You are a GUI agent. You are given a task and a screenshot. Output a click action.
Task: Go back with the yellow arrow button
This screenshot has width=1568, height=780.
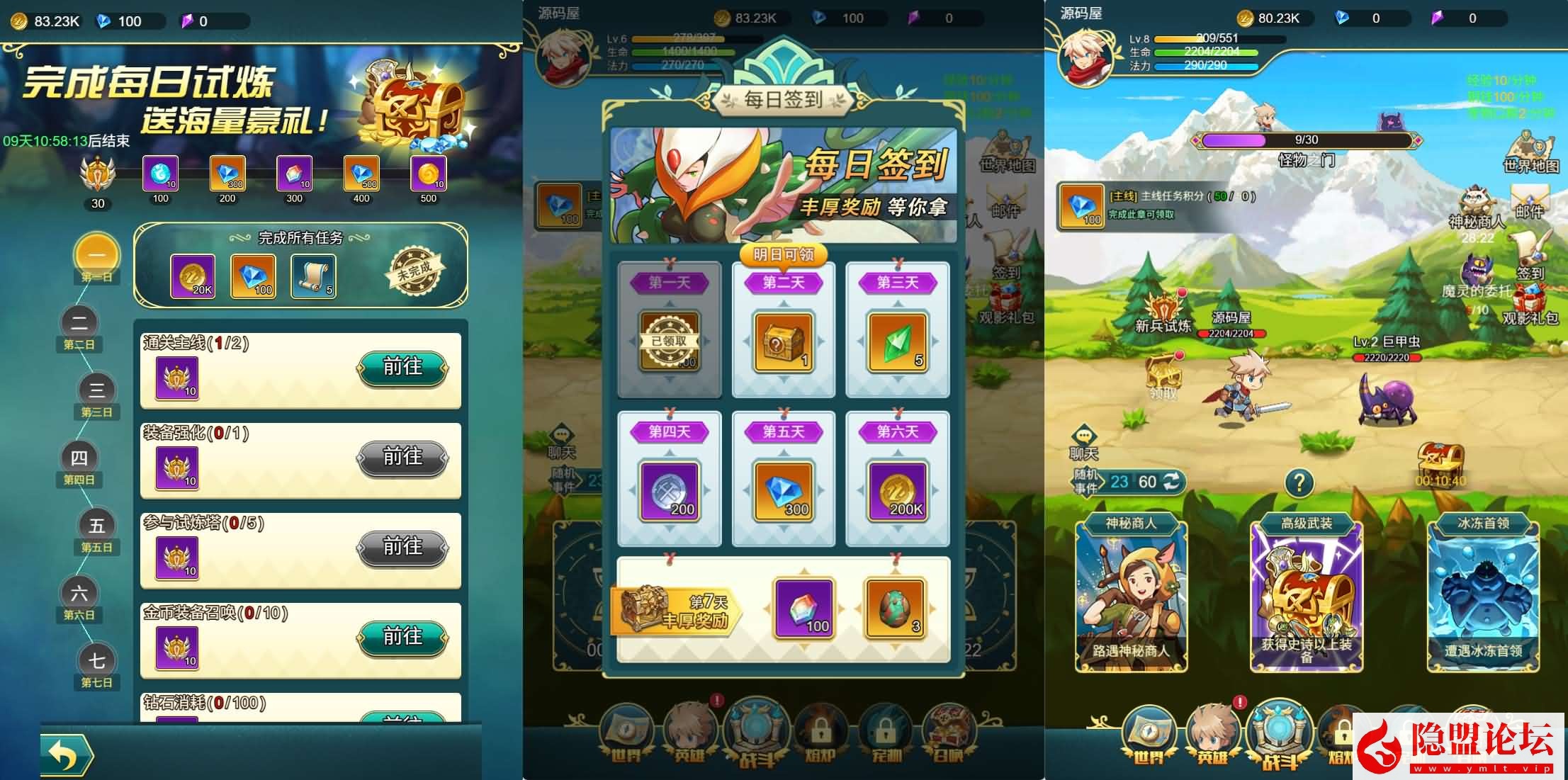[x=66, y=754]
